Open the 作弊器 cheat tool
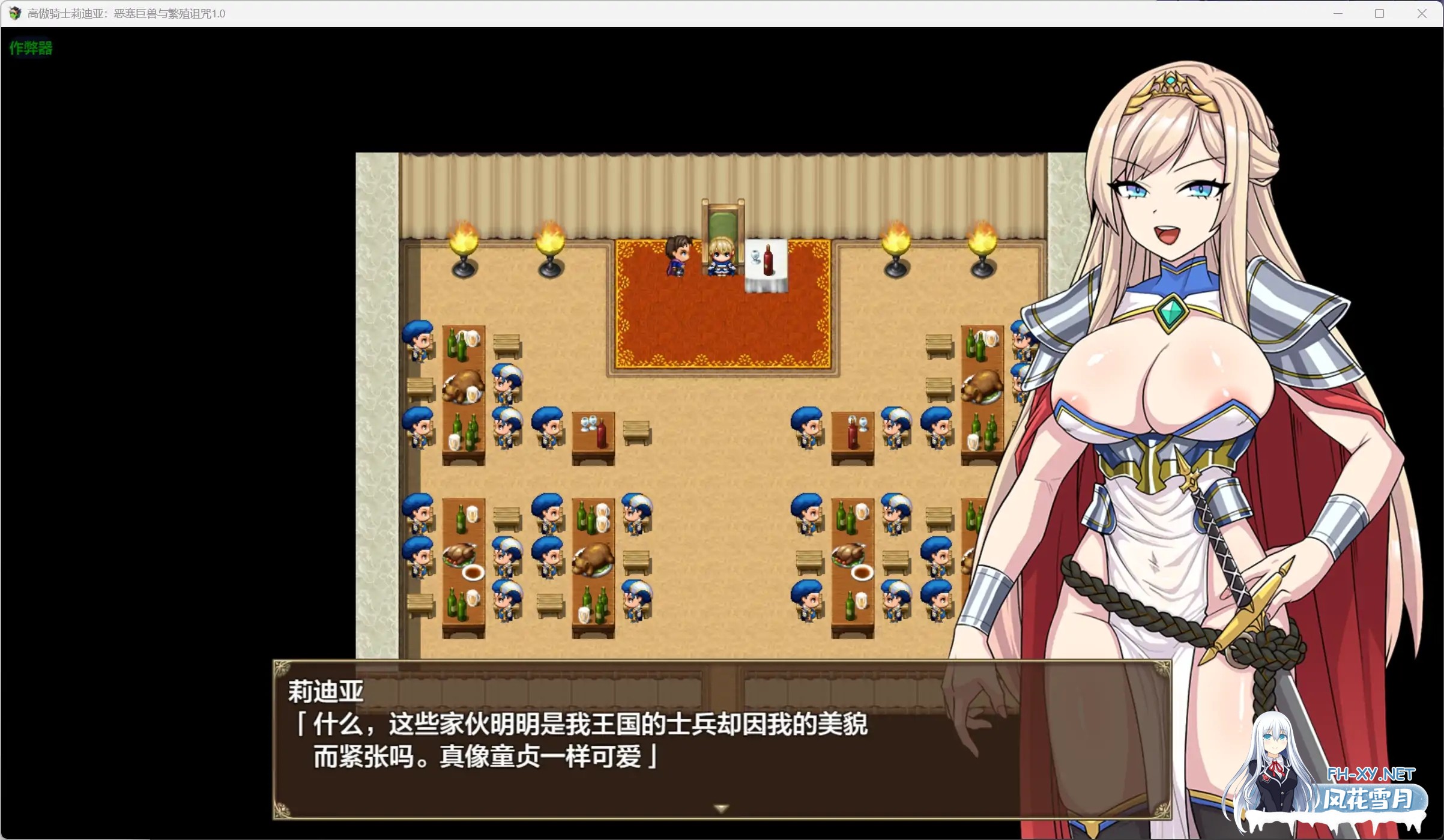The height and width of the screenshot is (840, 1444). tap(30, 48)
